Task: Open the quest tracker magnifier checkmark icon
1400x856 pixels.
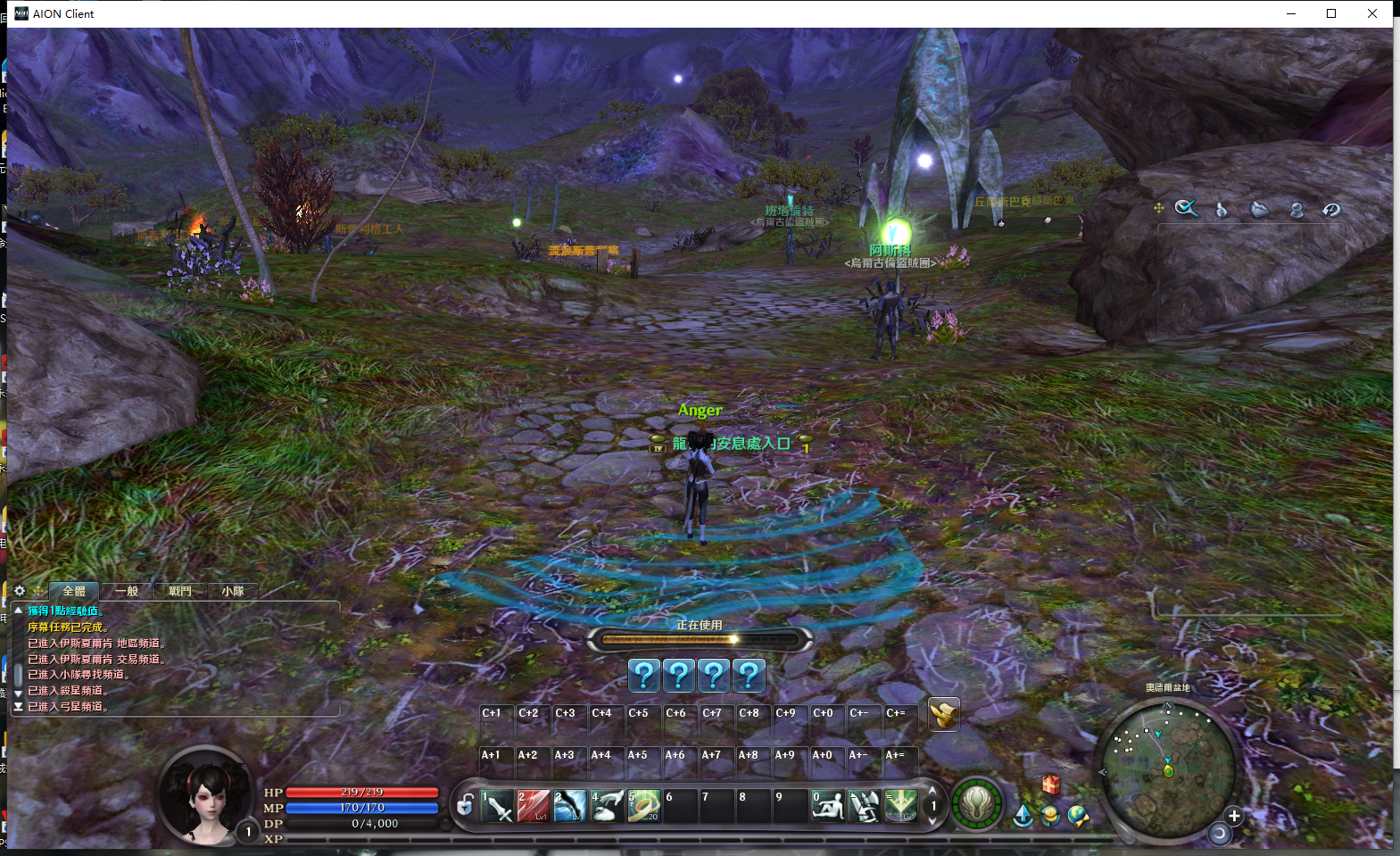Action: pos(1186,209)
